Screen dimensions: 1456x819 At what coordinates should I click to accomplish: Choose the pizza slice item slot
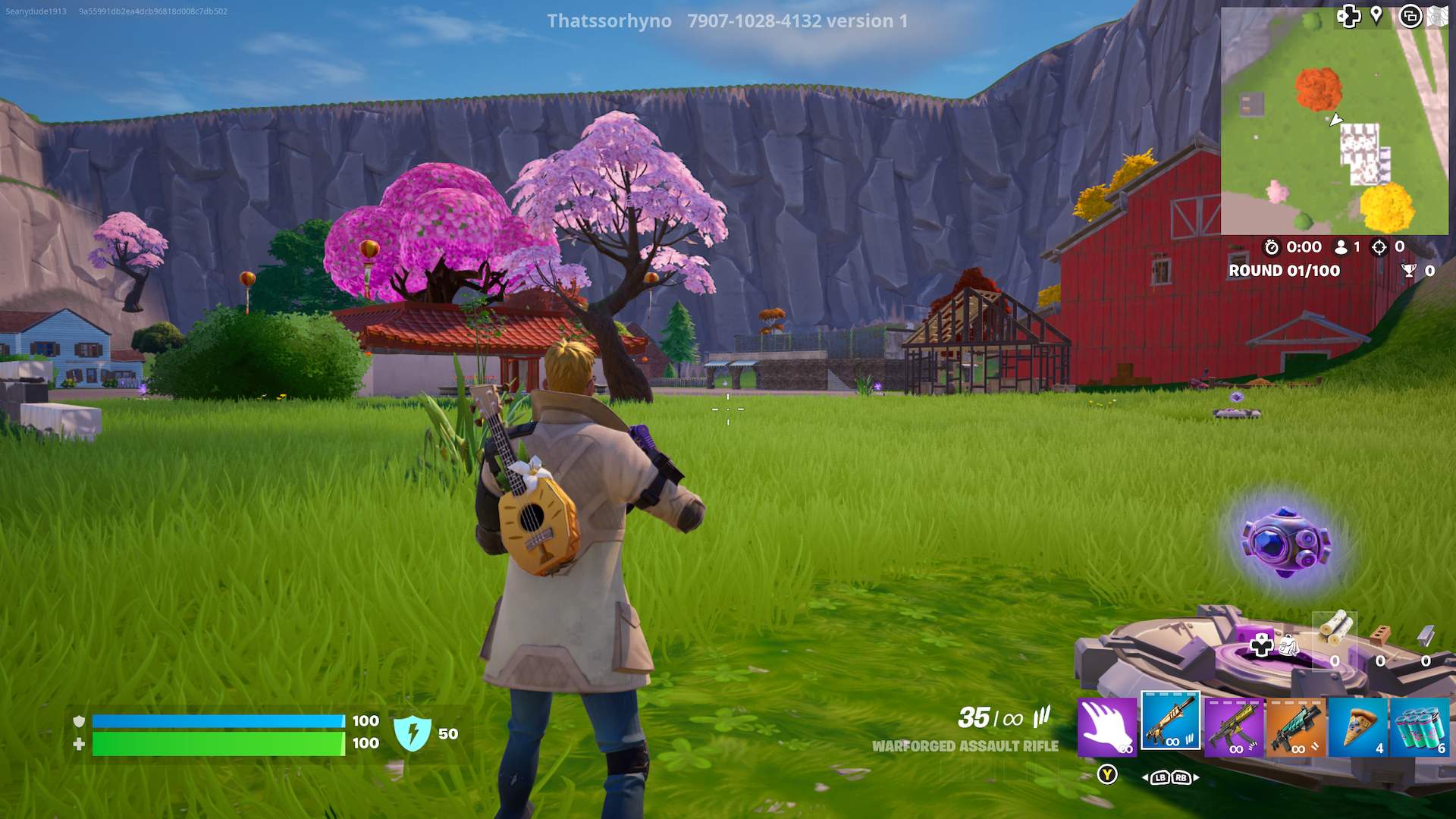pyautogui.click(x=1358, y=727)
